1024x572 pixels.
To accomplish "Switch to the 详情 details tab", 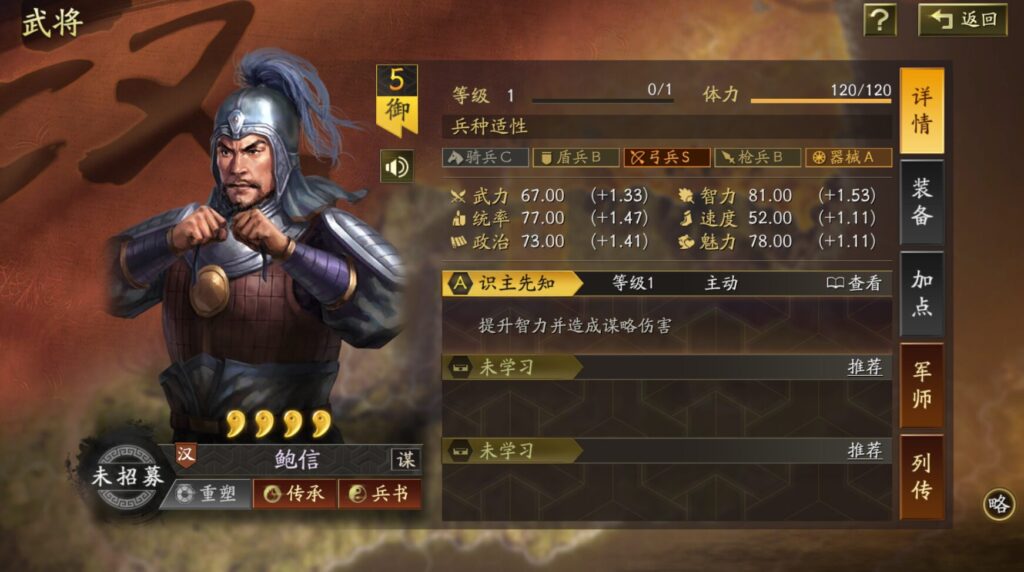I will click(x=921, y=111).
